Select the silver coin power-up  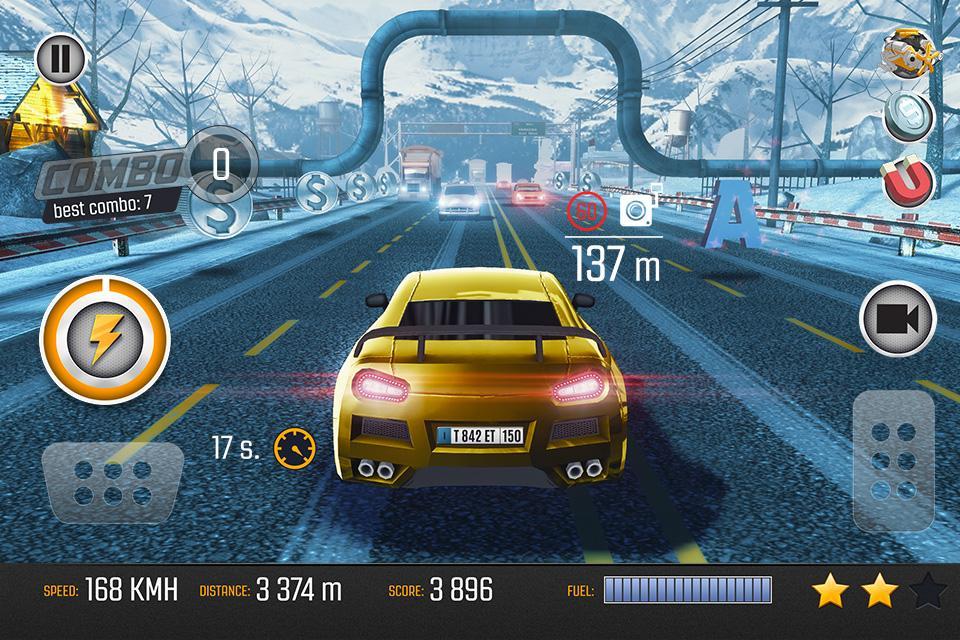908,118
